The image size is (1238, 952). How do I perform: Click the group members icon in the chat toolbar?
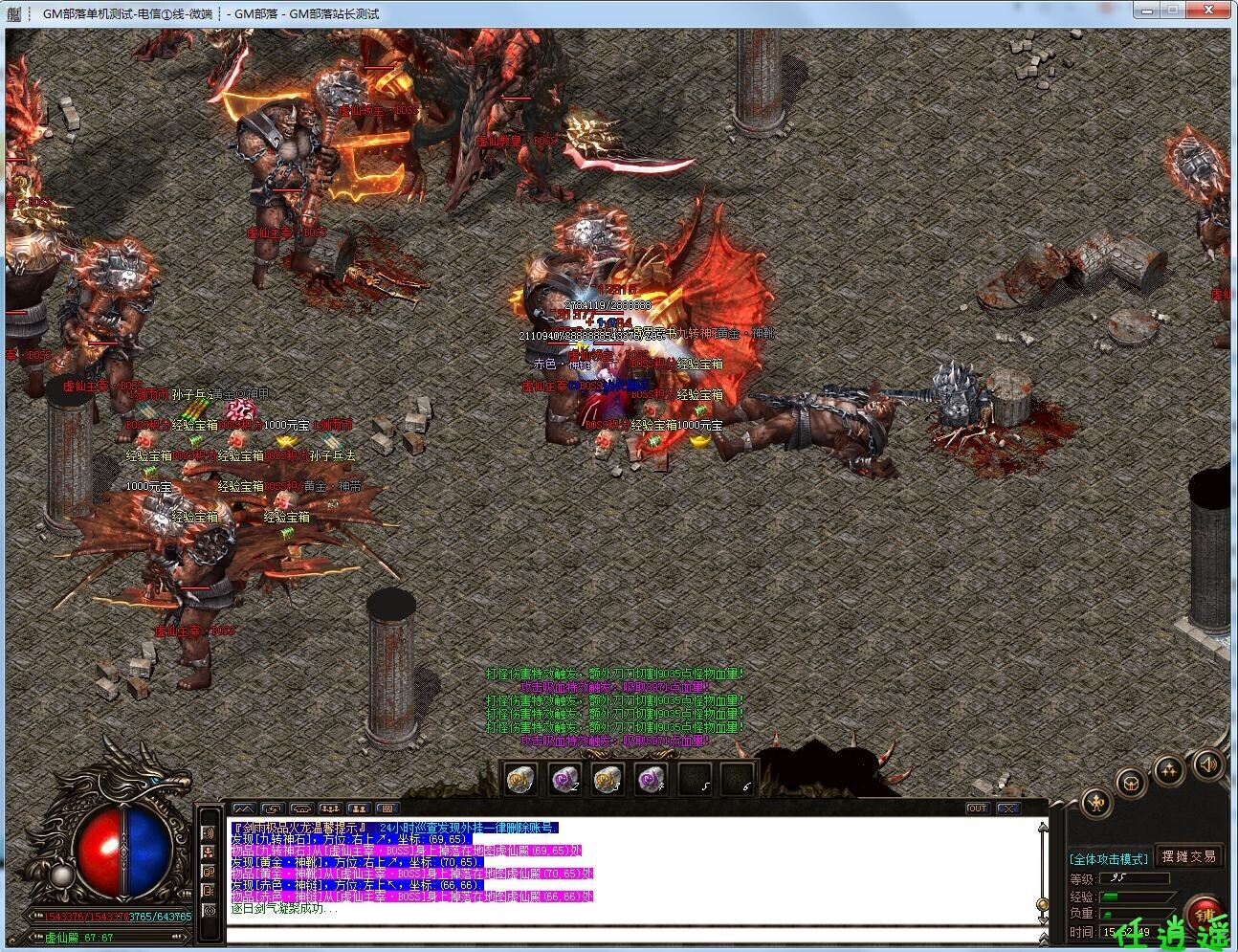point(329,809)
